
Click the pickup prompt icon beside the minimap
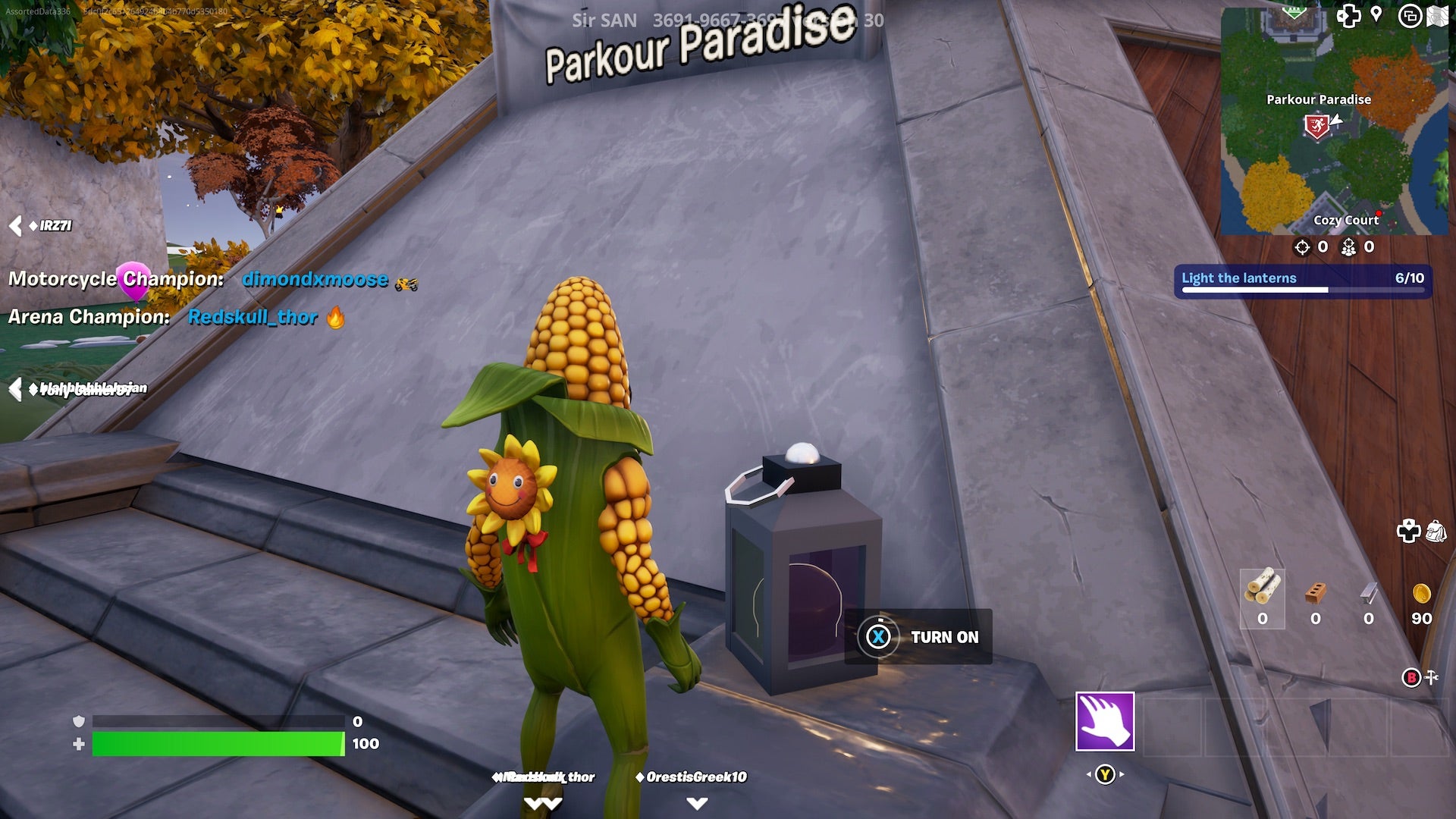point(1408,531)
